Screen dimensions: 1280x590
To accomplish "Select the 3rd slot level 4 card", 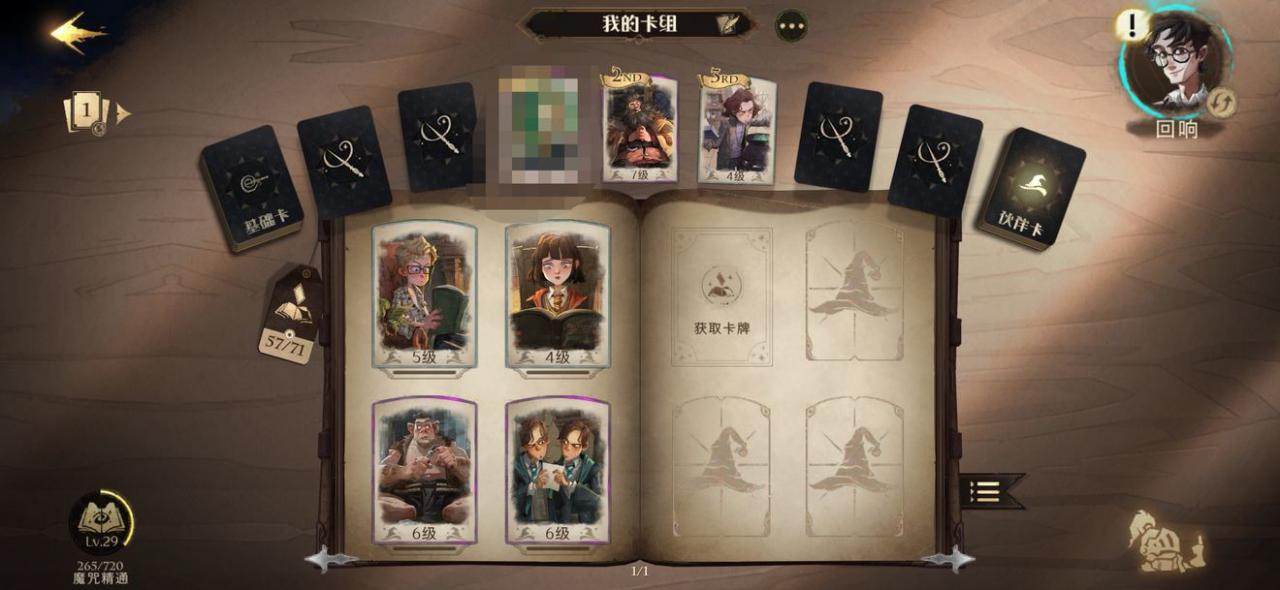I will click(x=737, y=130).
